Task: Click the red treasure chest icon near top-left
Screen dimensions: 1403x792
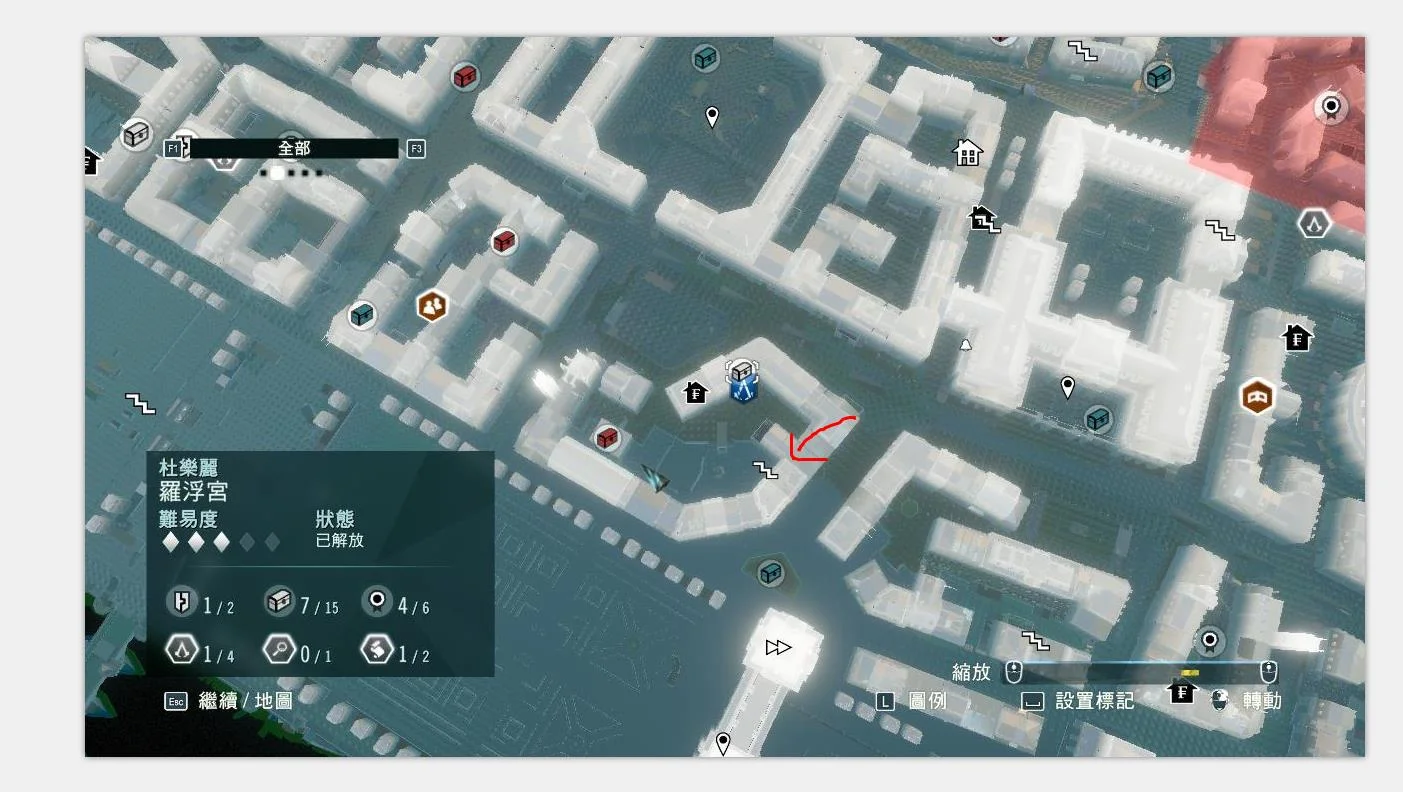Action: (463, 76)
